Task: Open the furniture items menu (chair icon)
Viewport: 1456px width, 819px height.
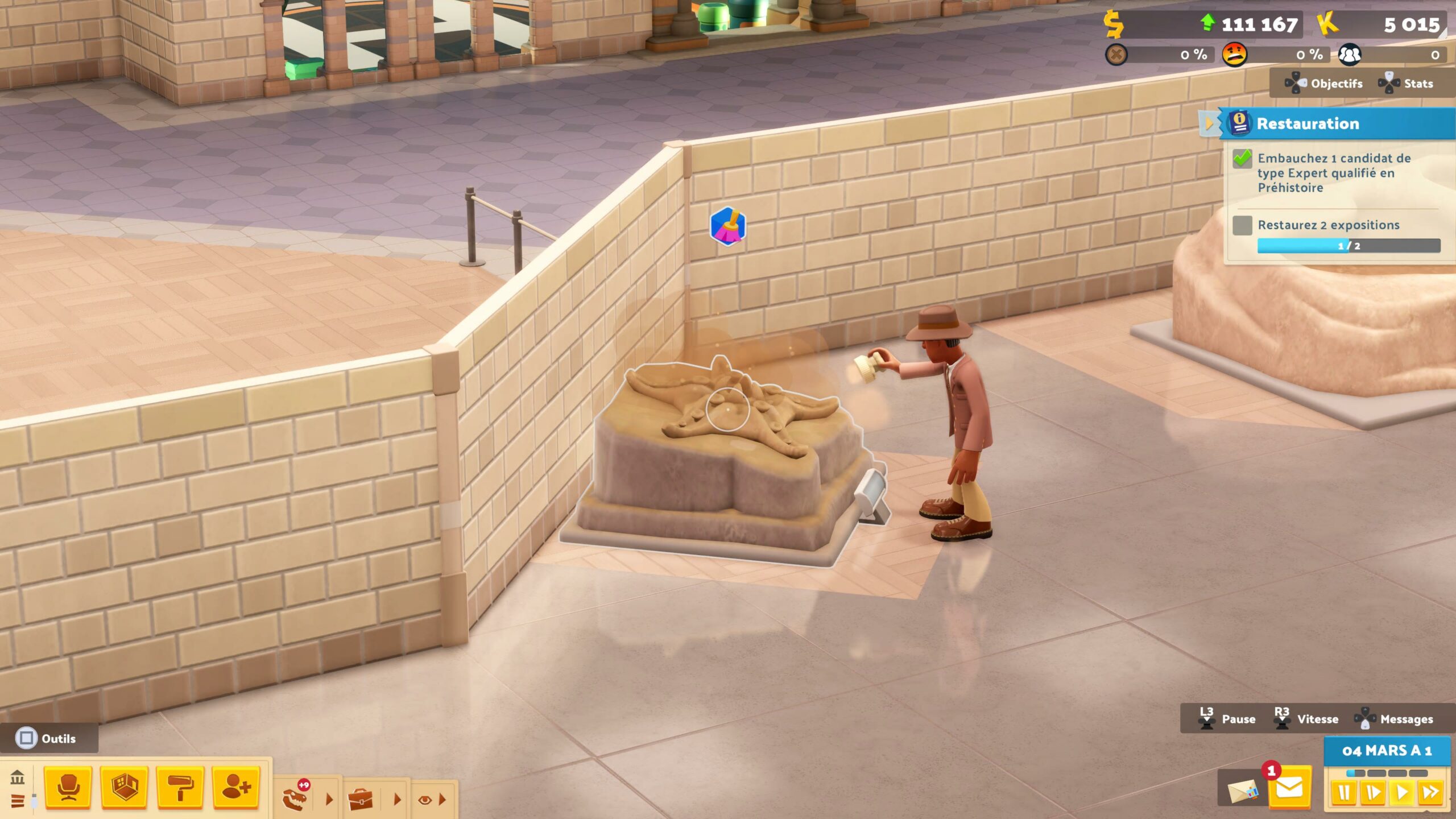Action: 68,788
